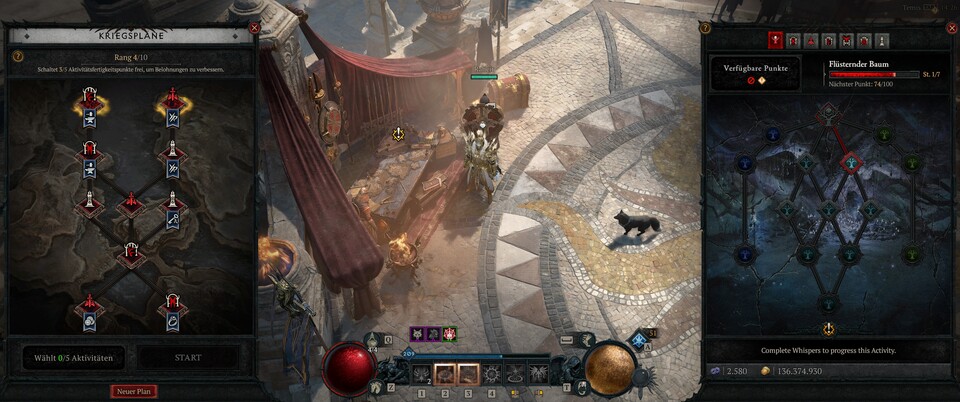Click the red demon face buff icon

click(x=450, y=334)
